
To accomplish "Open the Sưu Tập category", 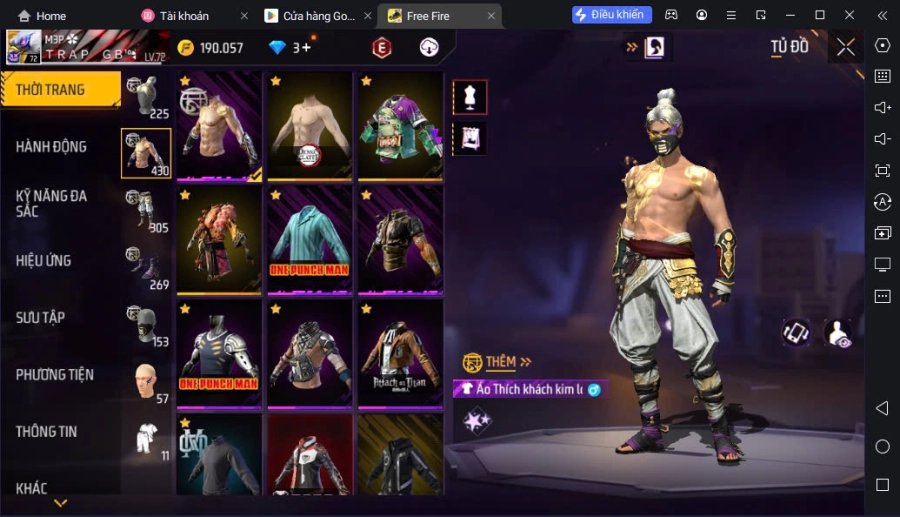I will pyautogui.click(x=41, y=317).
